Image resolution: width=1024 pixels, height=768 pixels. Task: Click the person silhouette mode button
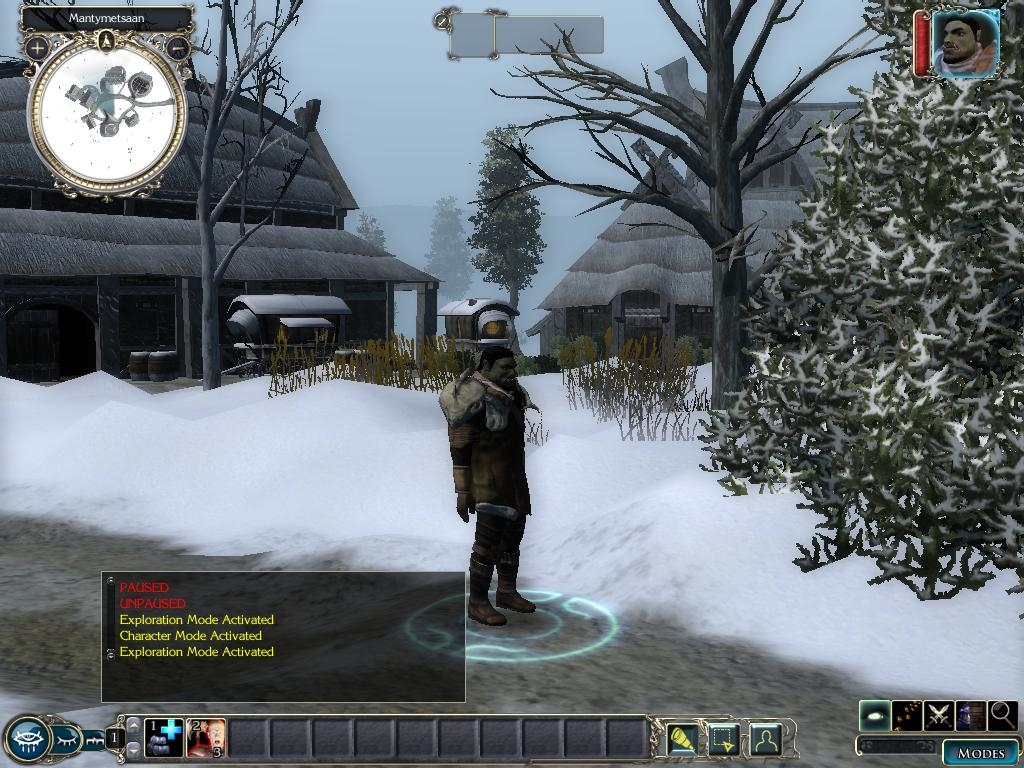[765, 739]
